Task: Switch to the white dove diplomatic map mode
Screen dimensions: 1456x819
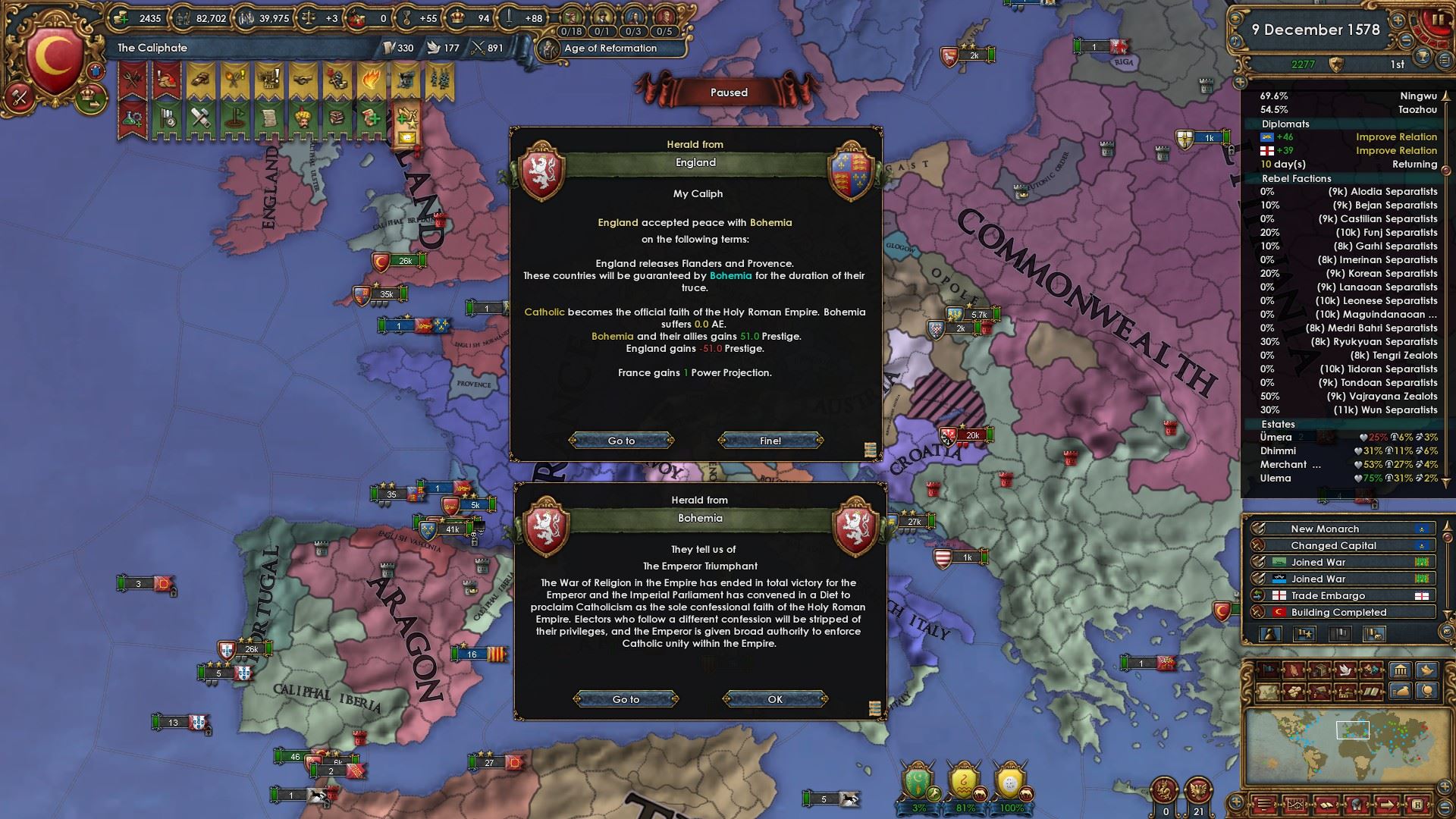Action: click(1345, 670)
